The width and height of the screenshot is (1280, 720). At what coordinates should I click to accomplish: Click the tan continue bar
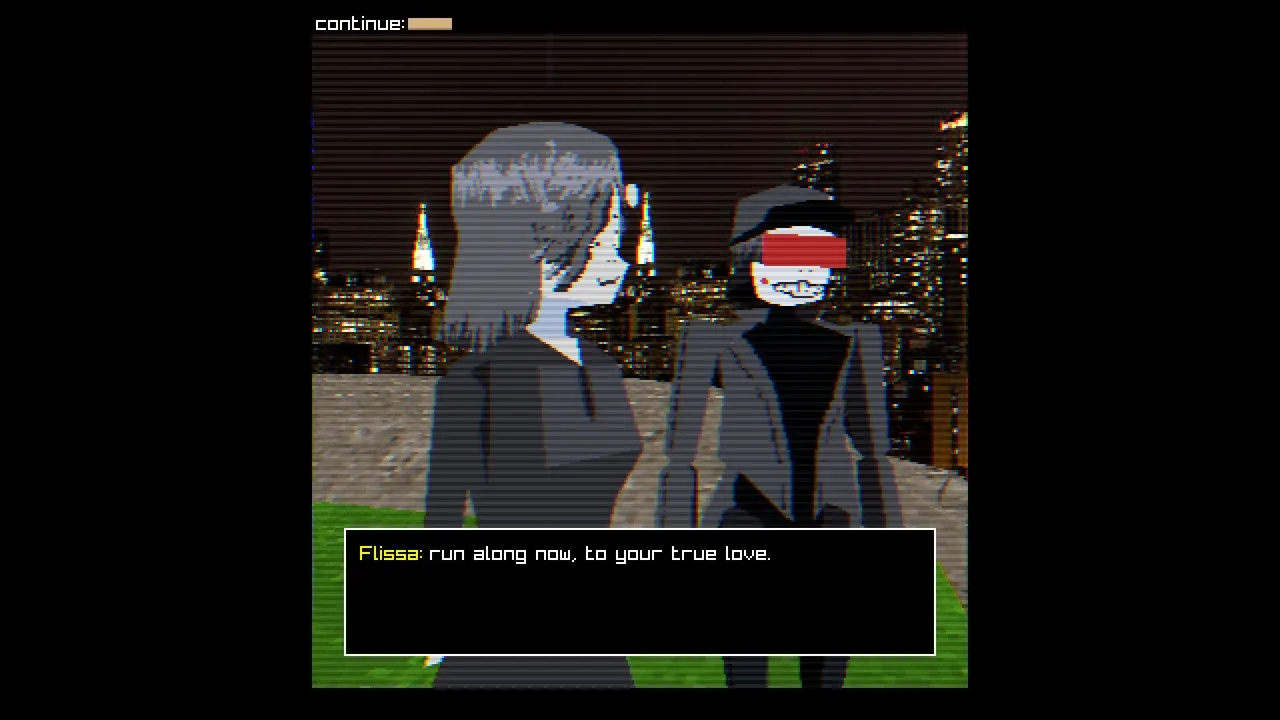point(430,24)
